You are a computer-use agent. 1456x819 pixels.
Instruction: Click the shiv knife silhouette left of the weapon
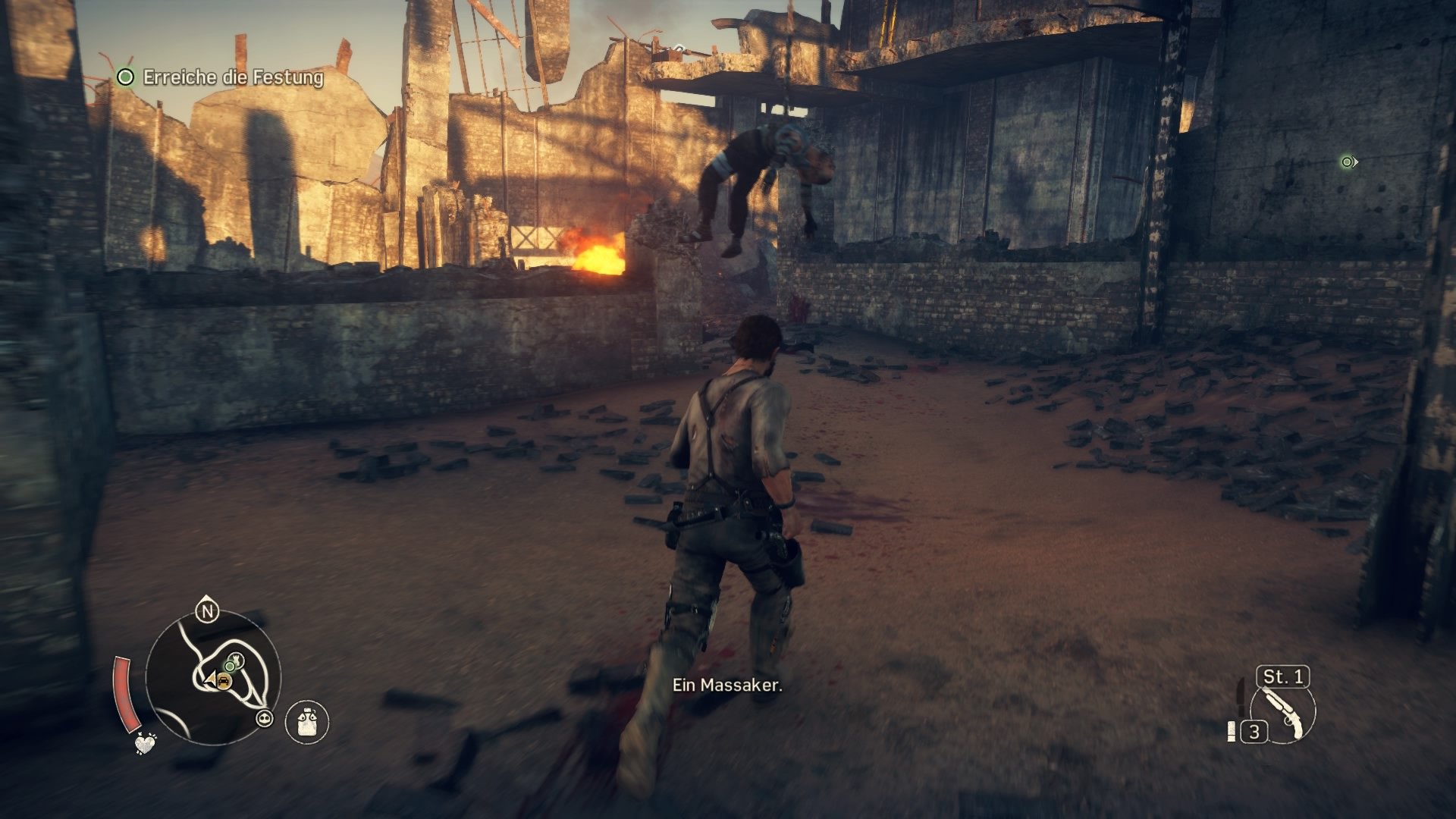(x=1241, y=699)
